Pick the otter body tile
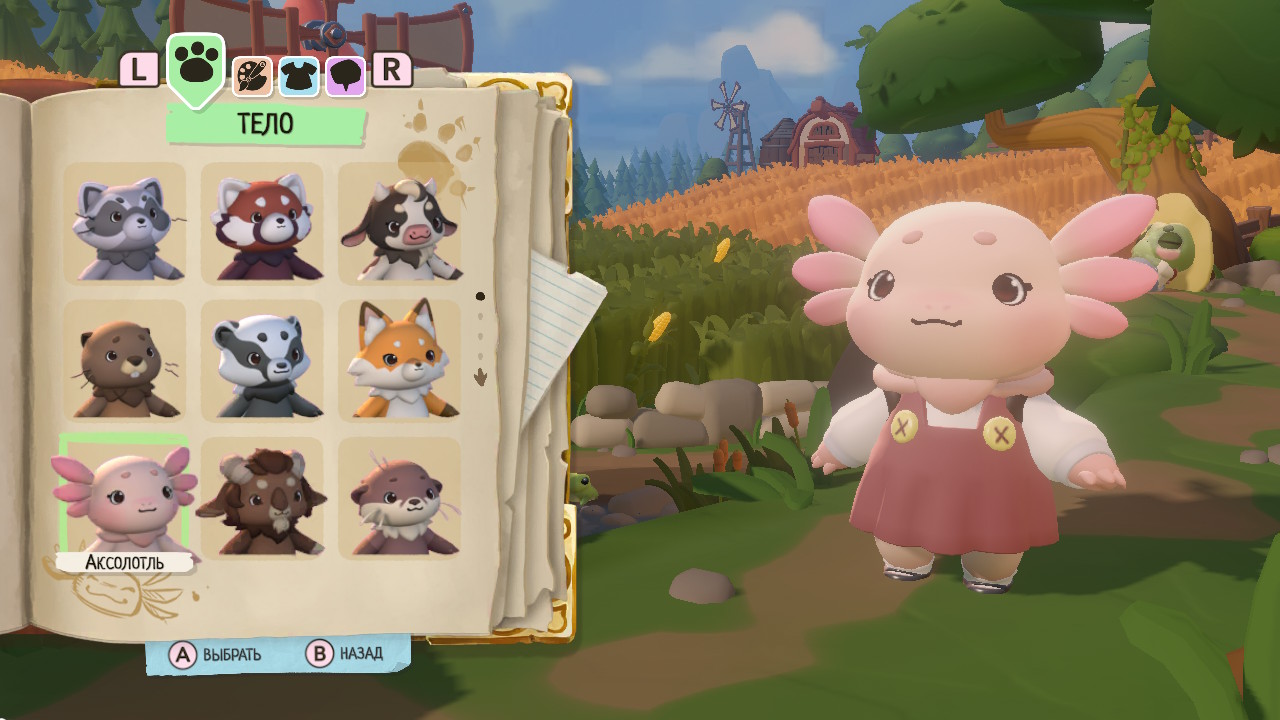Viewport: 1280px width, 720px height. tap(399, 498)
